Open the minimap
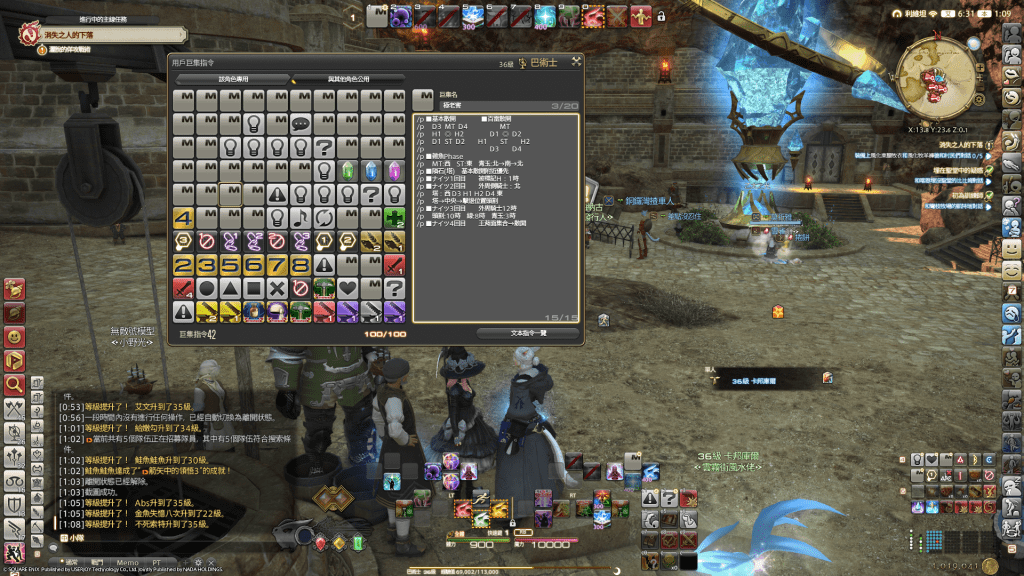 click(941, 81)
